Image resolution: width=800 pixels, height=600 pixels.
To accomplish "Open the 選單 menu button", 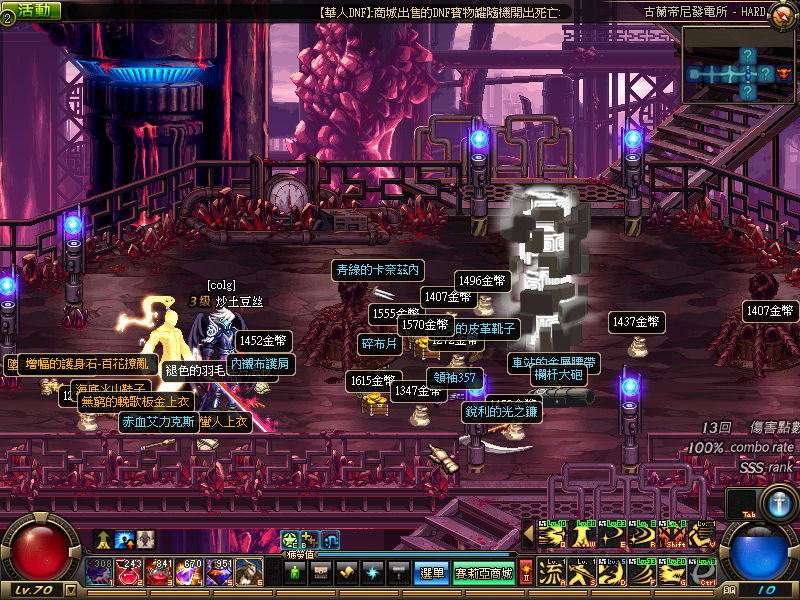I will (x=431, y=573).
